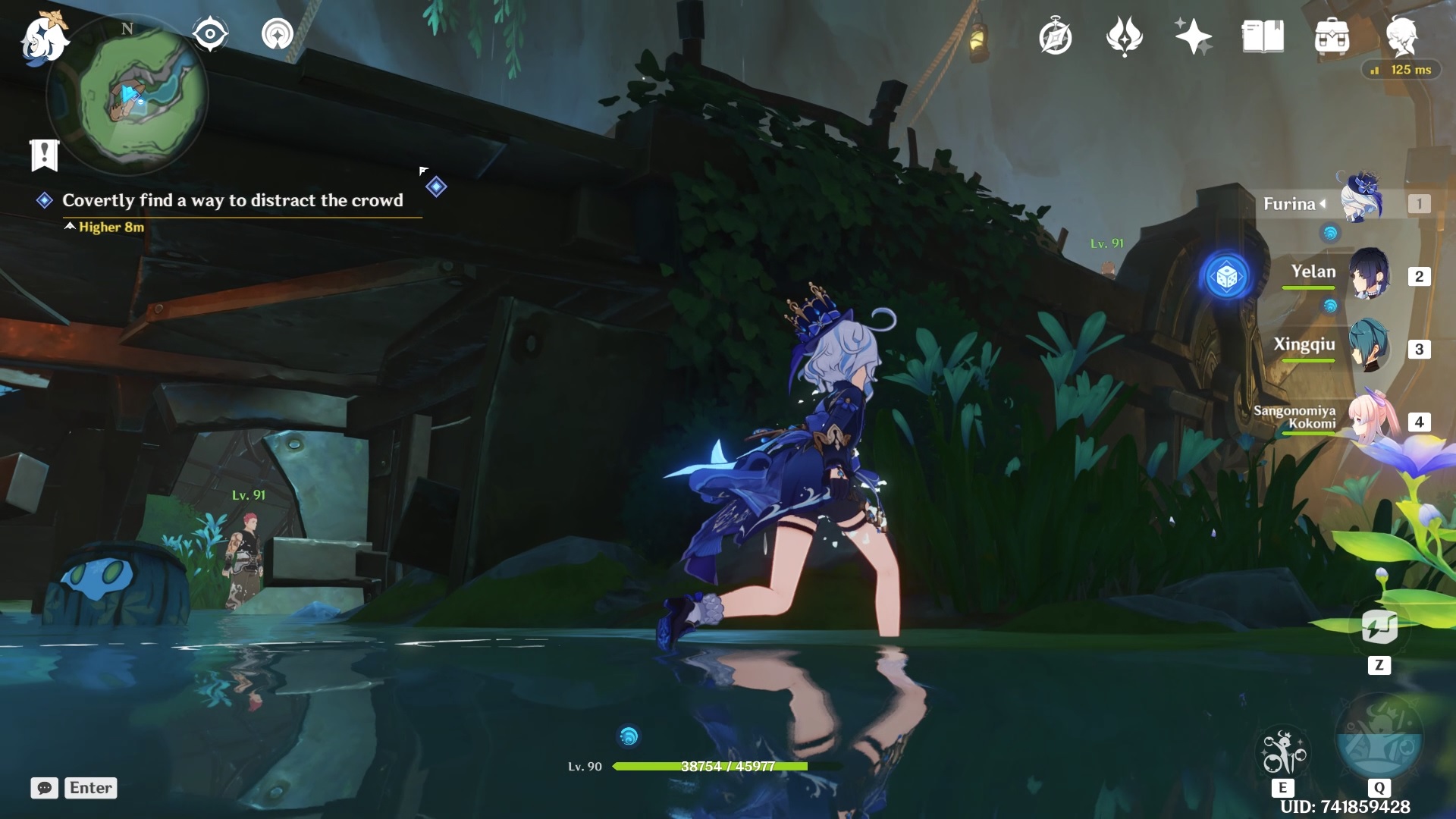
Task: Open the inventory backpack icon
Action: point(1333,36)
